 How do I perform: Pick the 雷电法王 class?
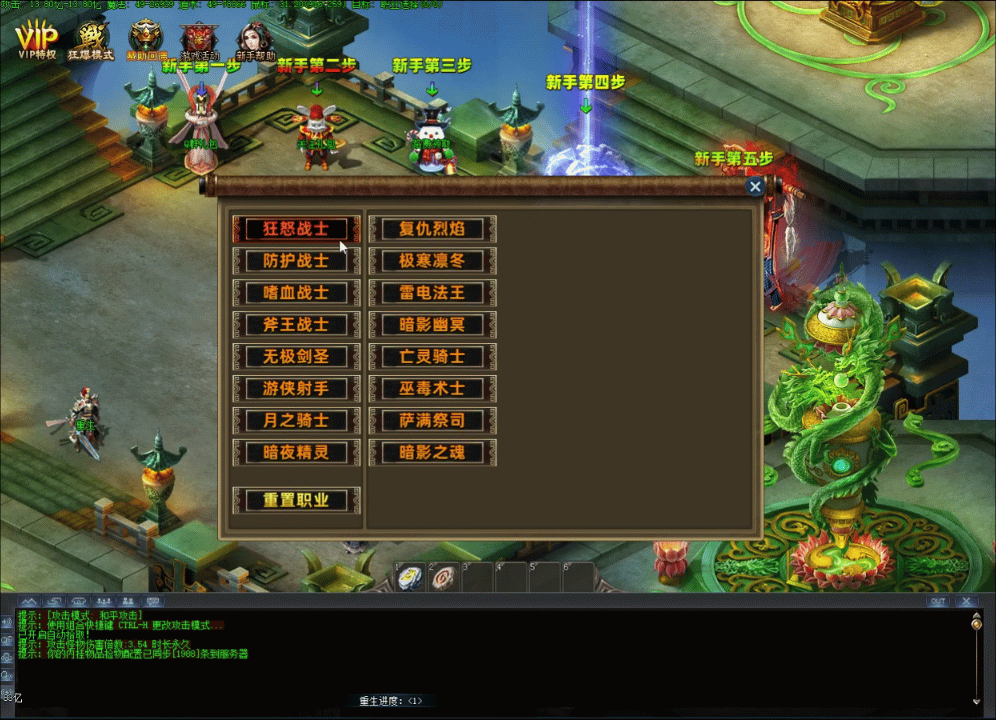coord(433,293)
